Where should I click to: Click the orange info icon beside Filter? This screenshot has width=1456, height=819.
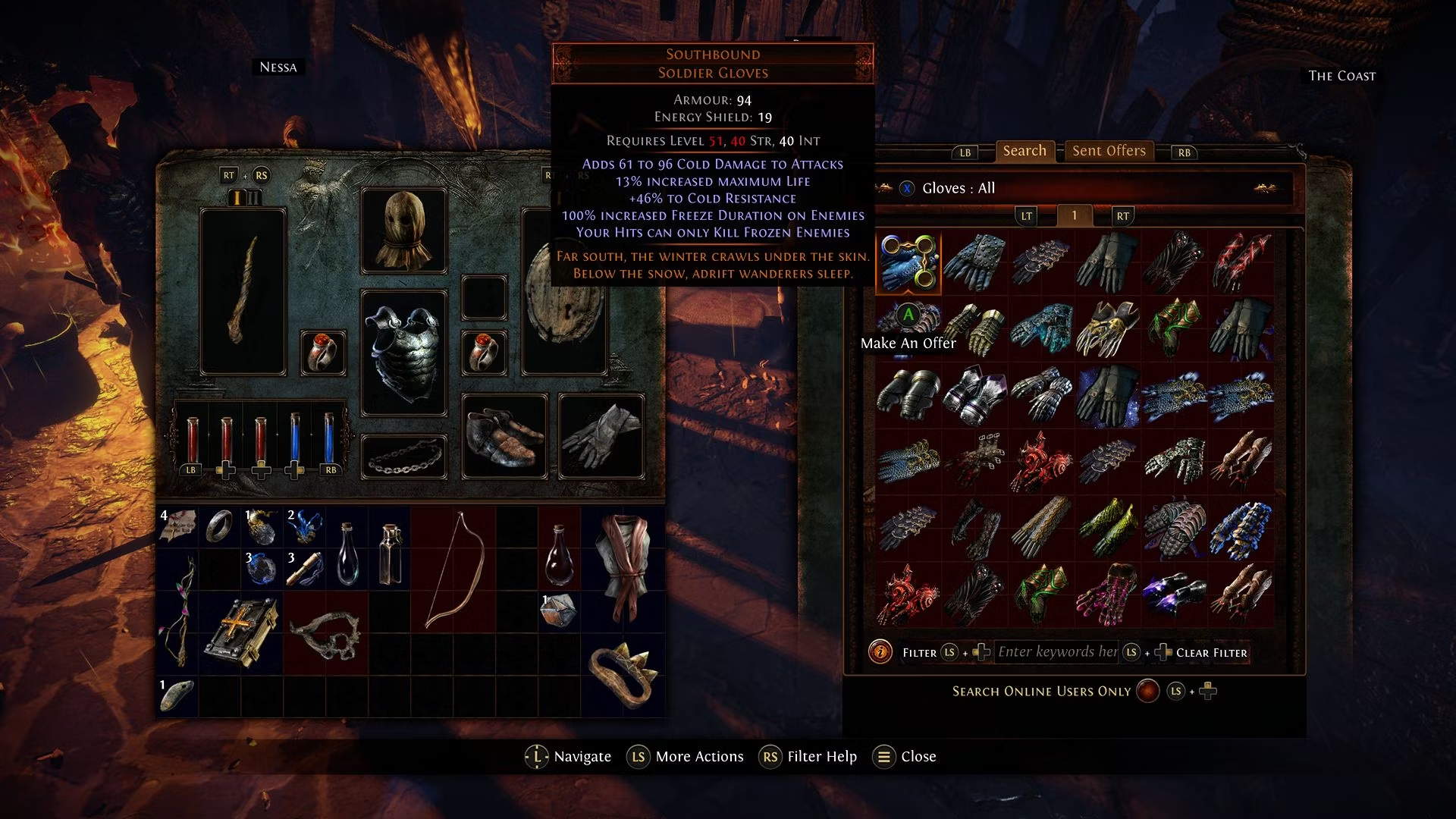(x=880, y=652)
